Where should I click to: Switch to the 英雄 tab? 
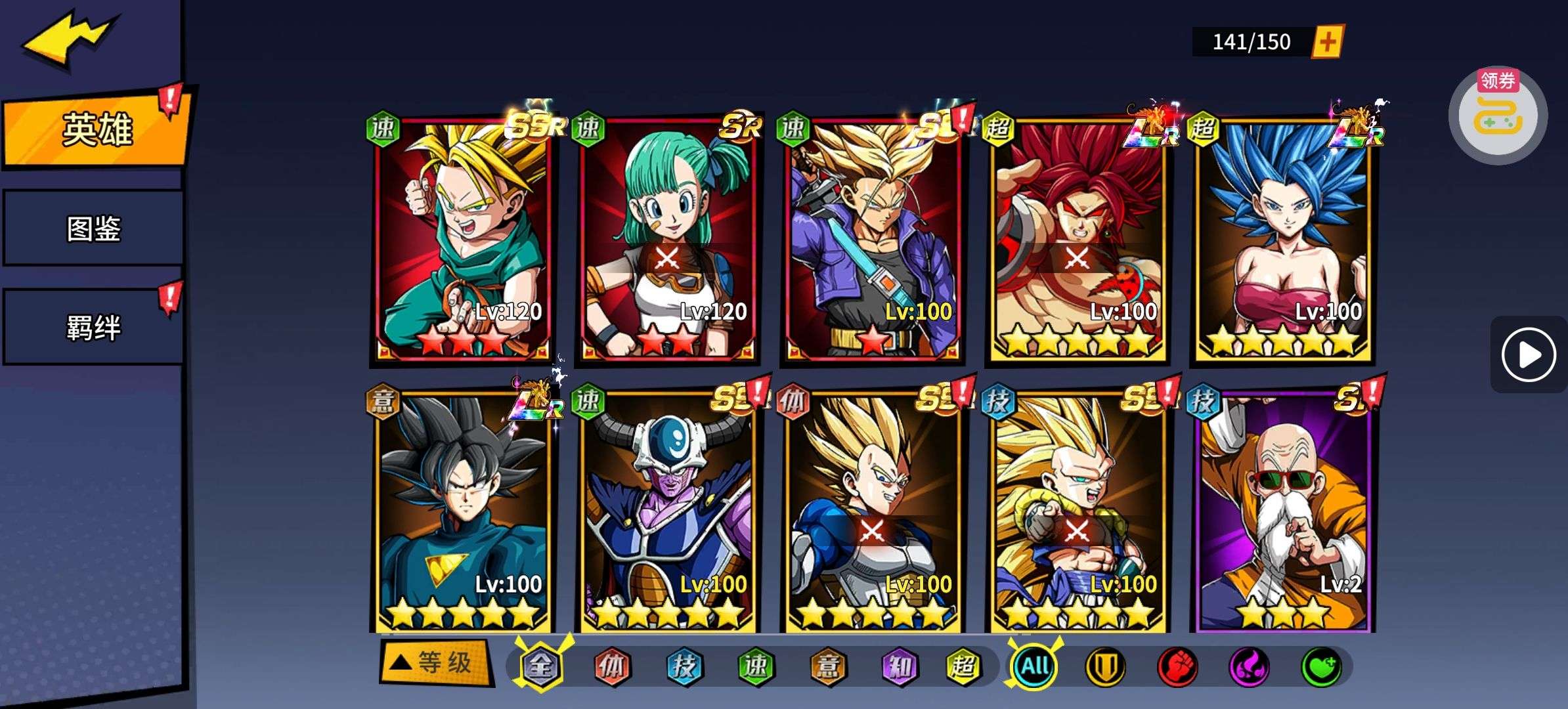96,129
